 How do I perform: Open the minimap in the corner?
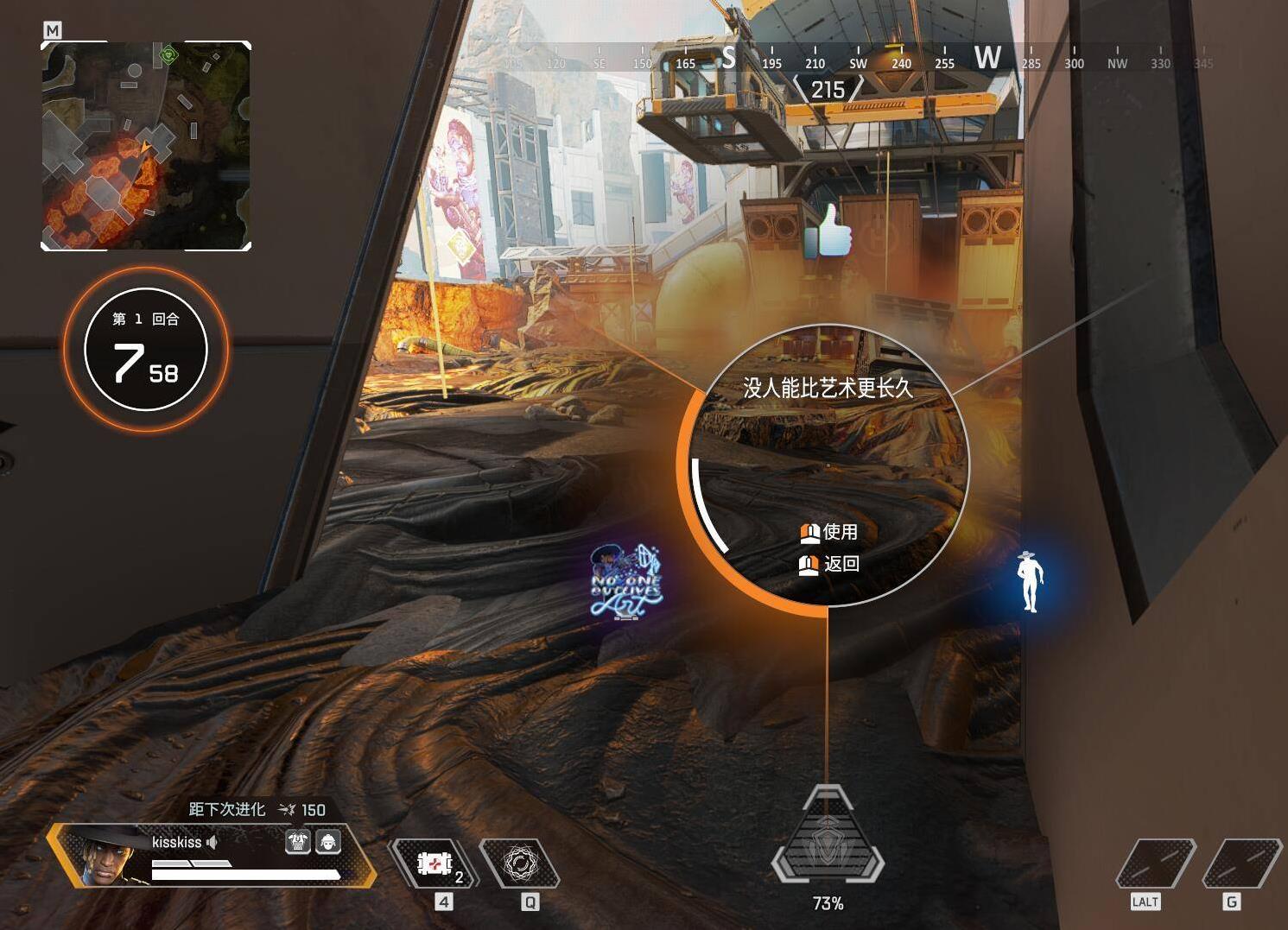coord(146,146)
